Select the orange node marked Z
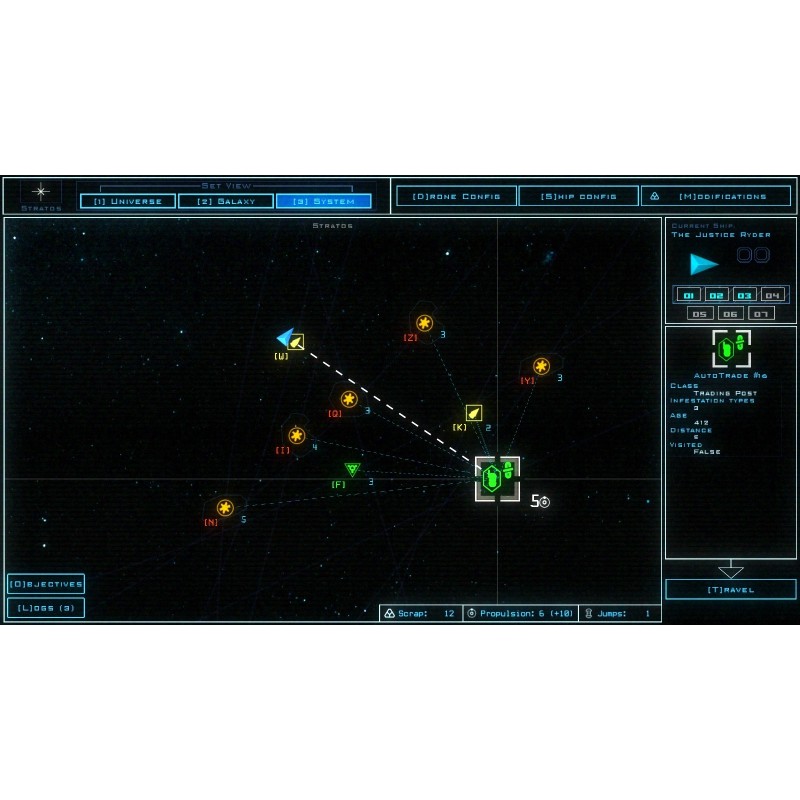This screenshot has width=800, height=800. click(424, 323)
